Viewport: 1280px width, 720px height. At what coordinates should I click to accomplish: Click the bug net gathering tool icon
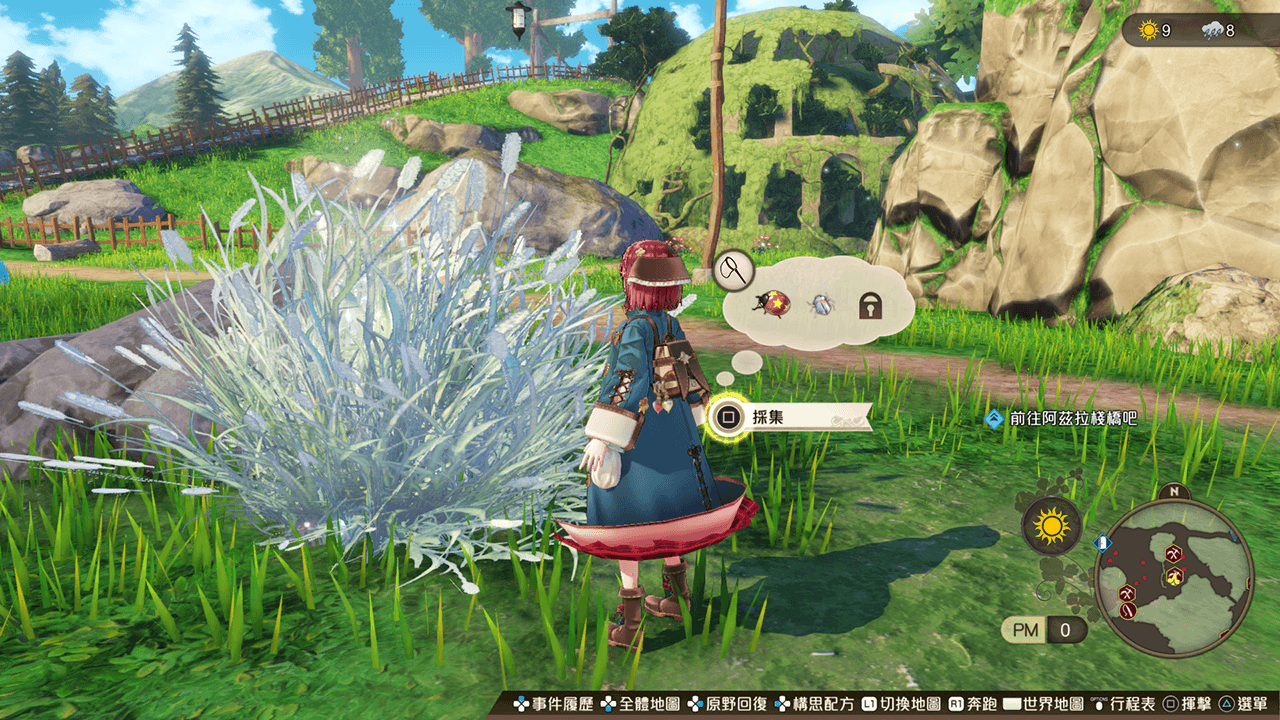[x=733, y=267]
